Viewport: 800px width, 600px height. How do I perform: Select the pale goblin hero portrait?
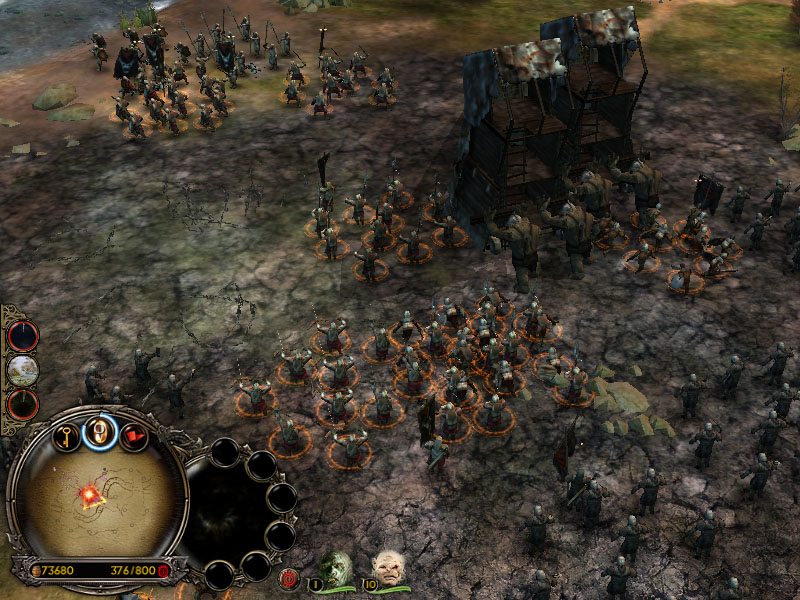(387, 568)
